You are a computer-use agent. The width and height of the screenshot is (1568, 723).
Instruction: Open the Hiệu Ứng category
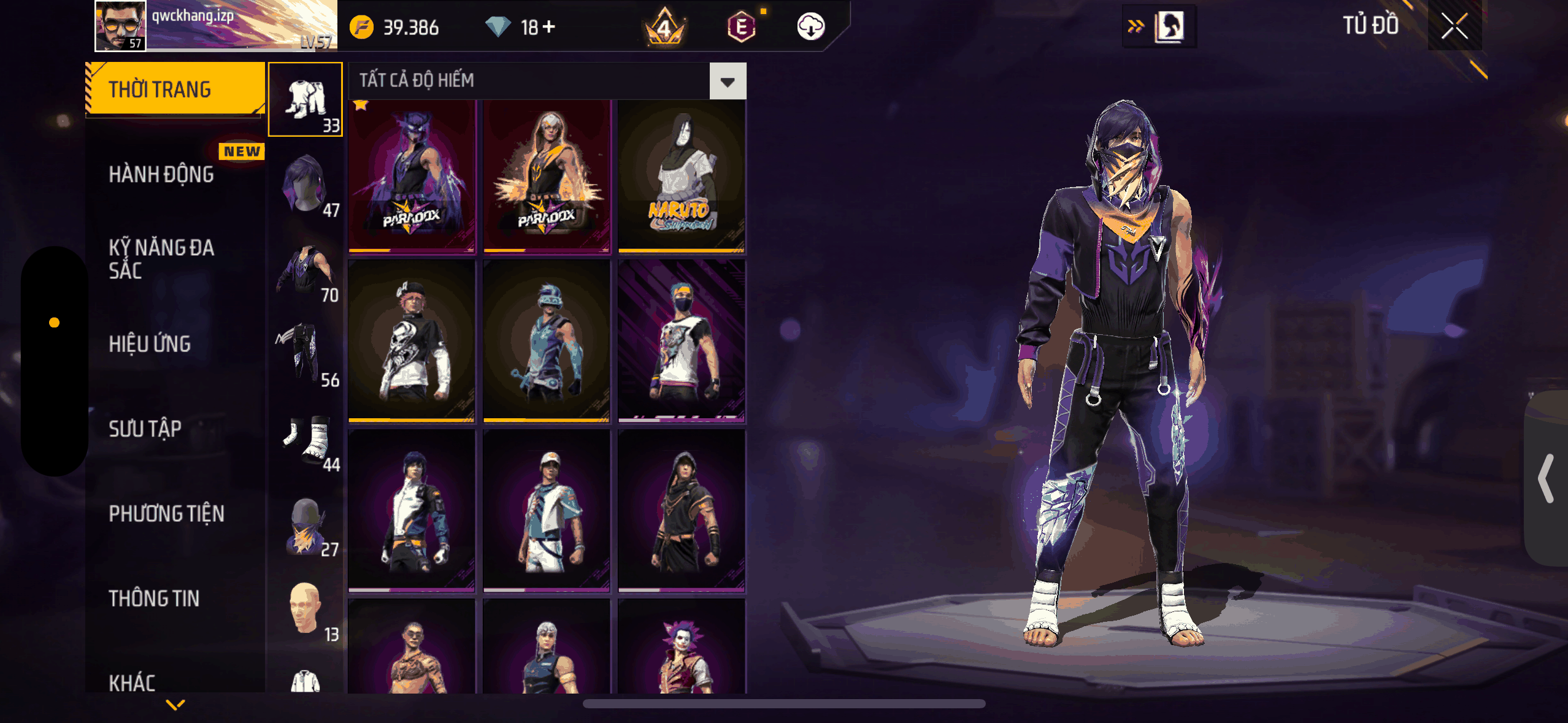(150, 344)
